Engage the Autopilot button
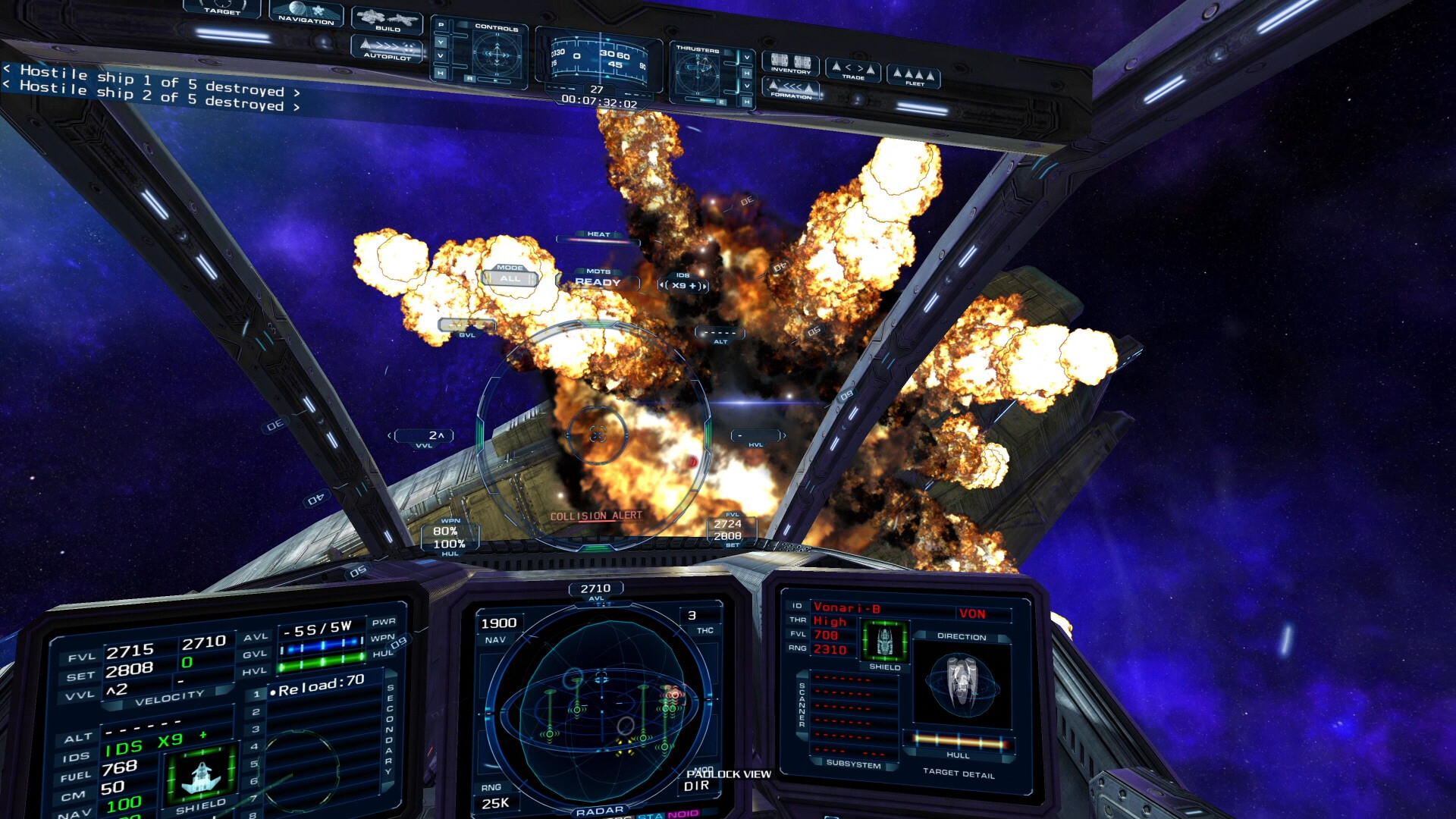1456x819 pixels. click(387, 49)
